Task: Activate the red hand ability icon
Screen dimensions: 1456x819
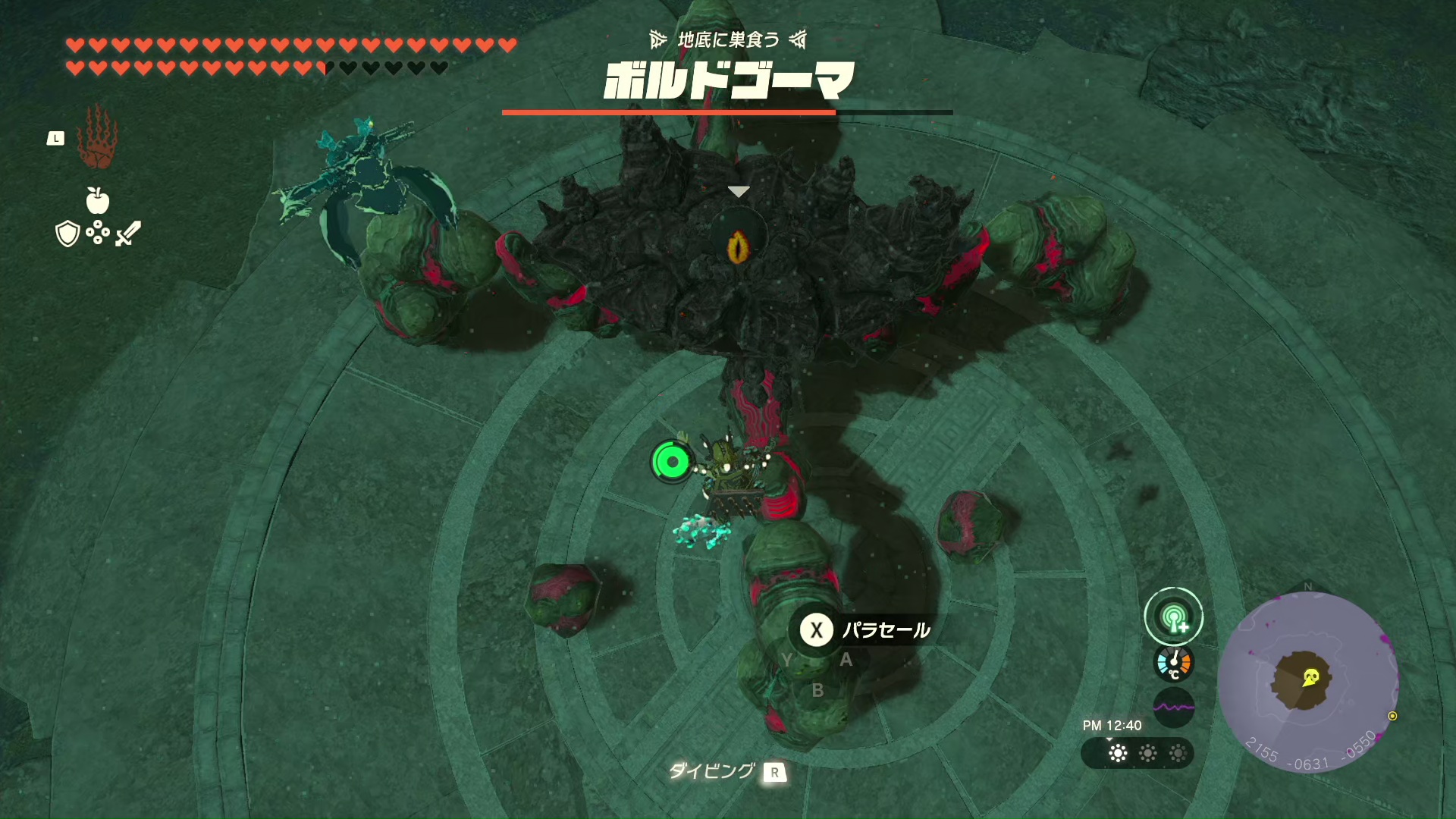Action: pyautogui.click(x=97, y=138)
